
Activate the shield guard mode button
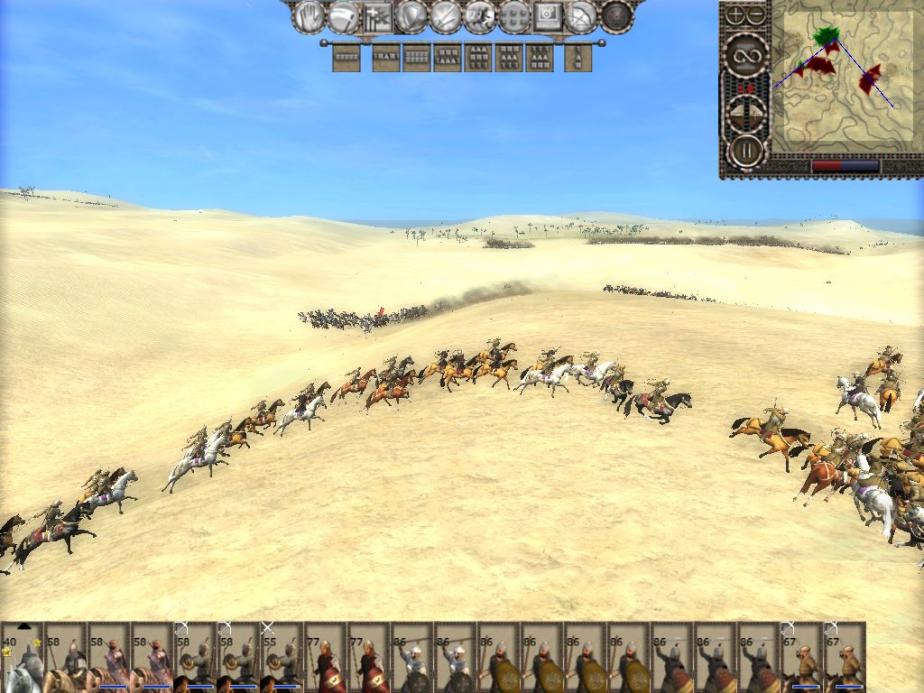coord(411,16)
